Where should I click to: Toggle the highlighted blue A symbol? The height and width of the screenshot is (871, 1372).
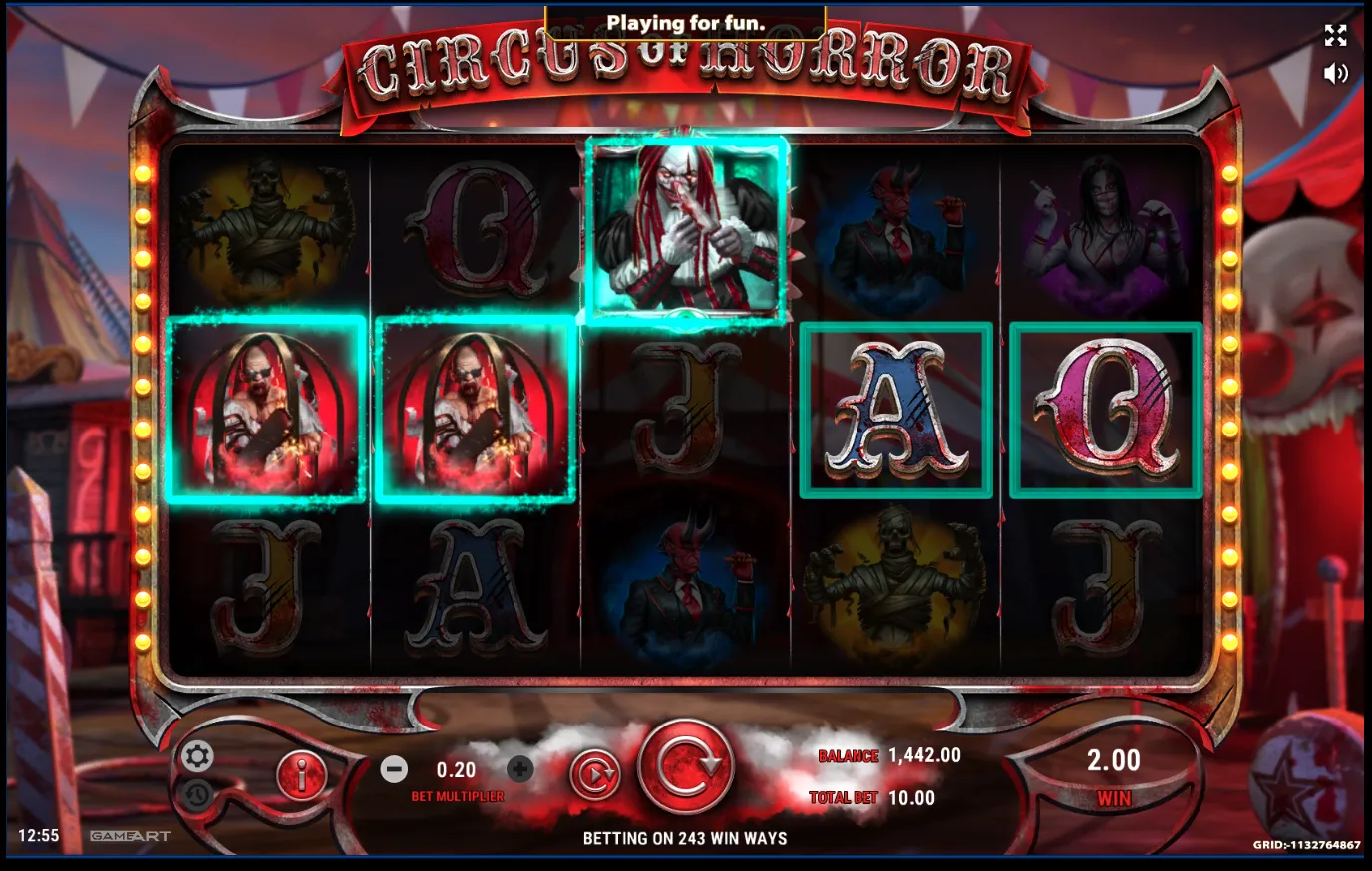(894, 408)
